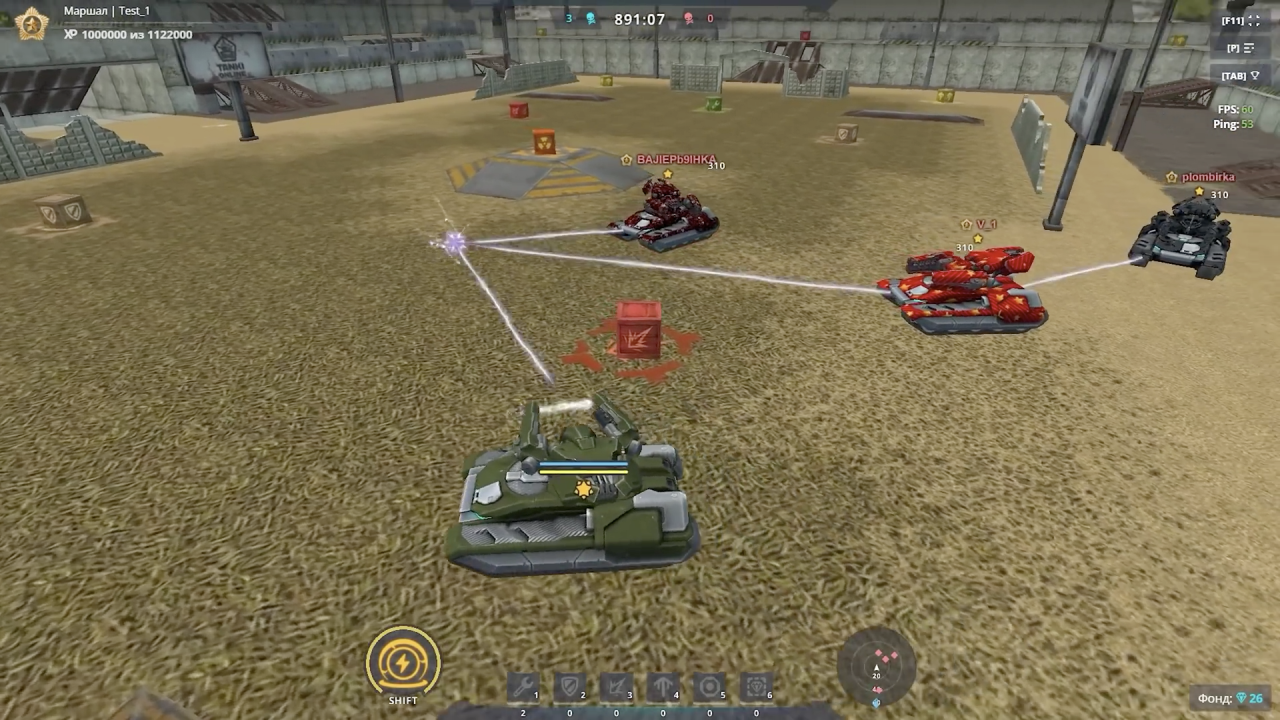Click the circular radar minimap
Image resolution: width=1280 pixels, height=720 pixels.
click(877, 664)
